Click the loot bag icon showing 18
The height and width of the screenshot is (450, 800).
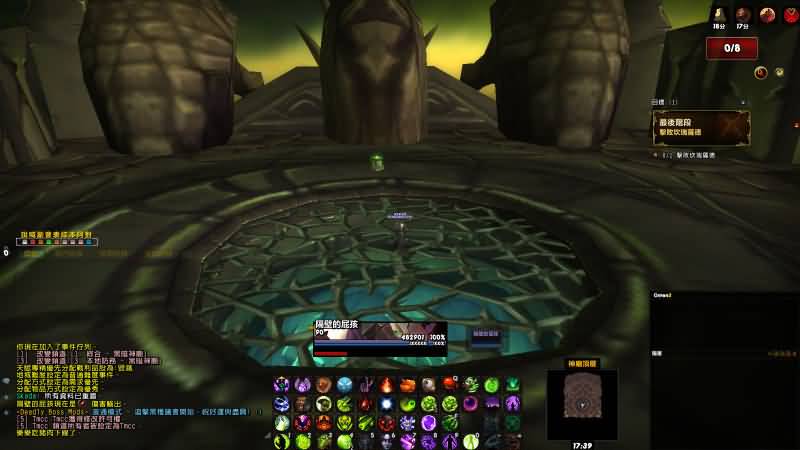point(718,15)
